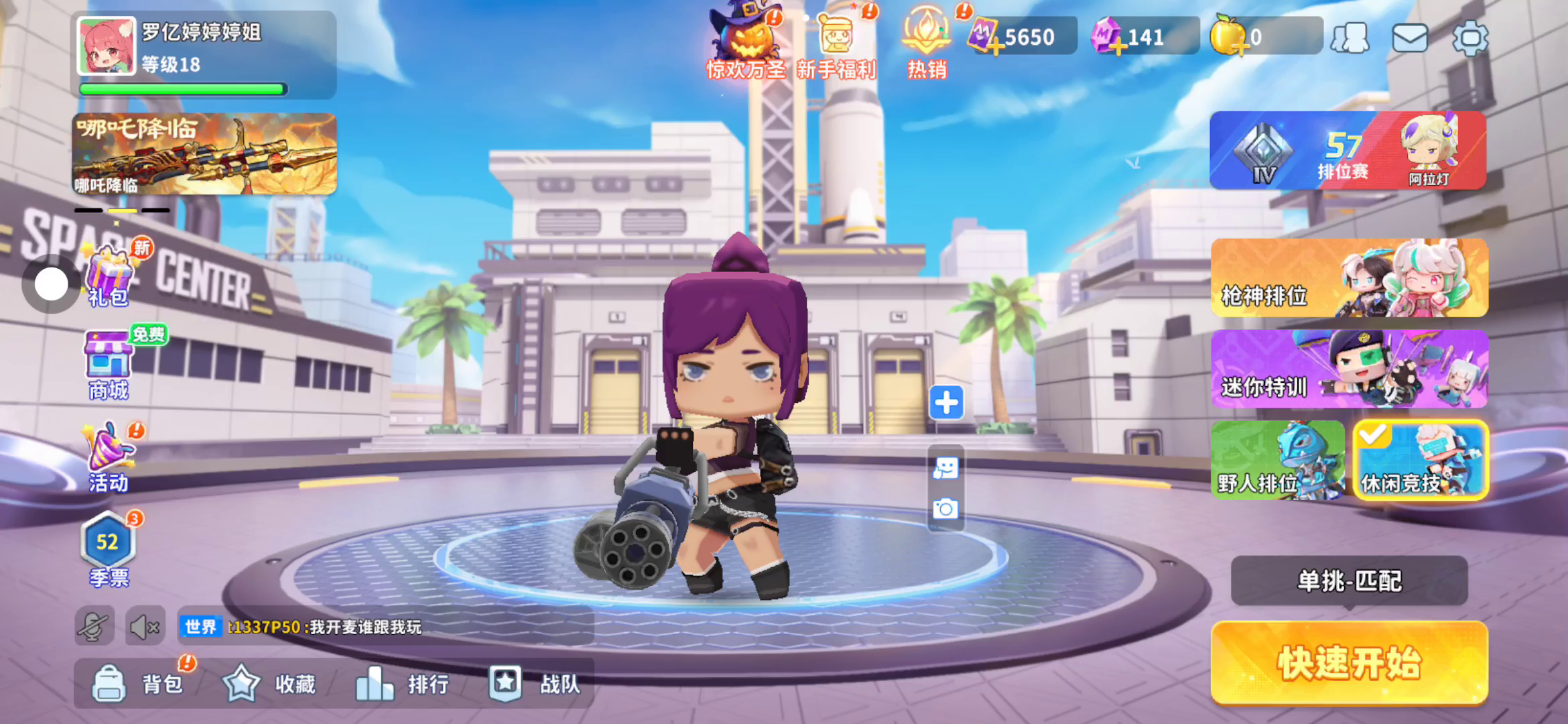Viewport: 1568px width, 724px height.
Task: View the 排位赛 rank banner
Action: click(x=1348, y=151)
